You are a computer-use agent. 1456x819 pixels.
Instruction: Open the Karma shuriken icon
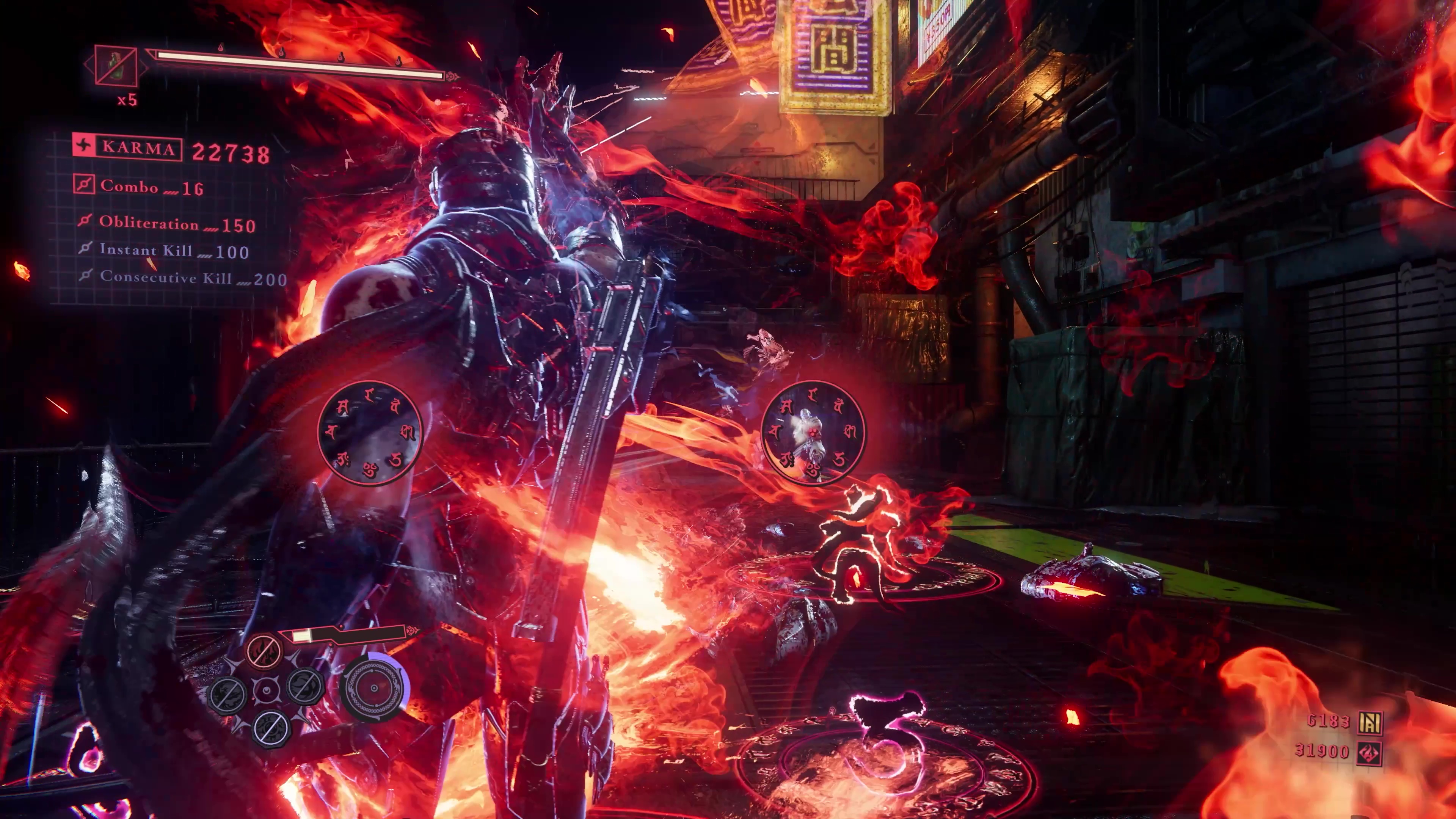[84, 147]
